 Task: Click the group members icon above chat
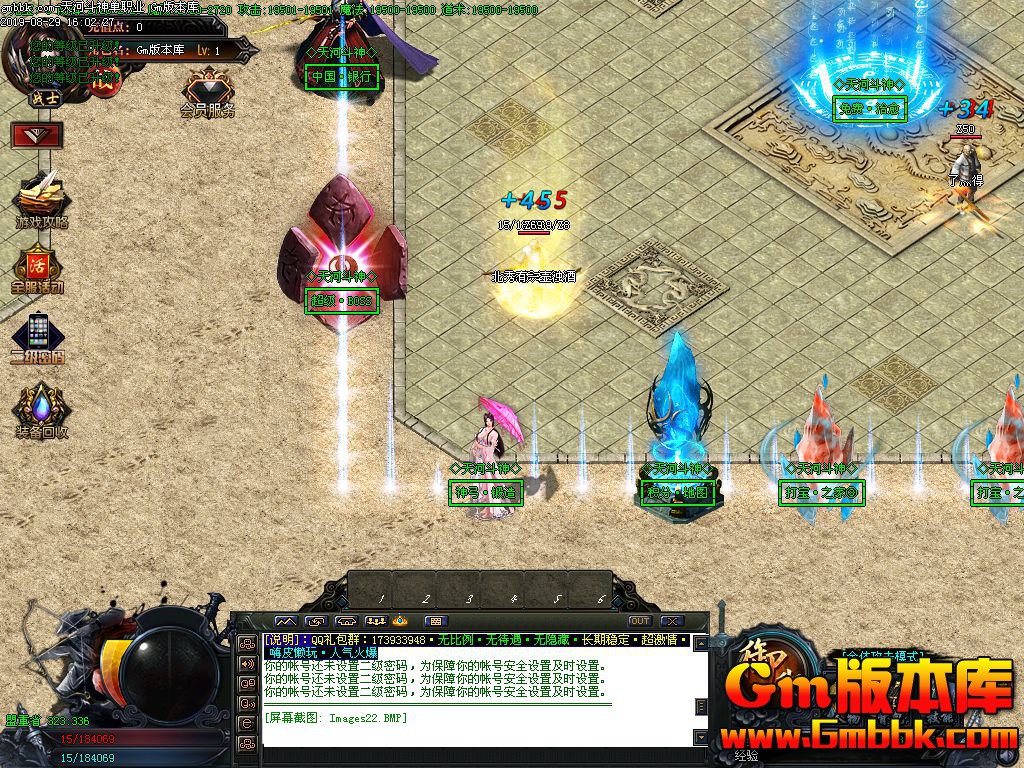point(376,621)
